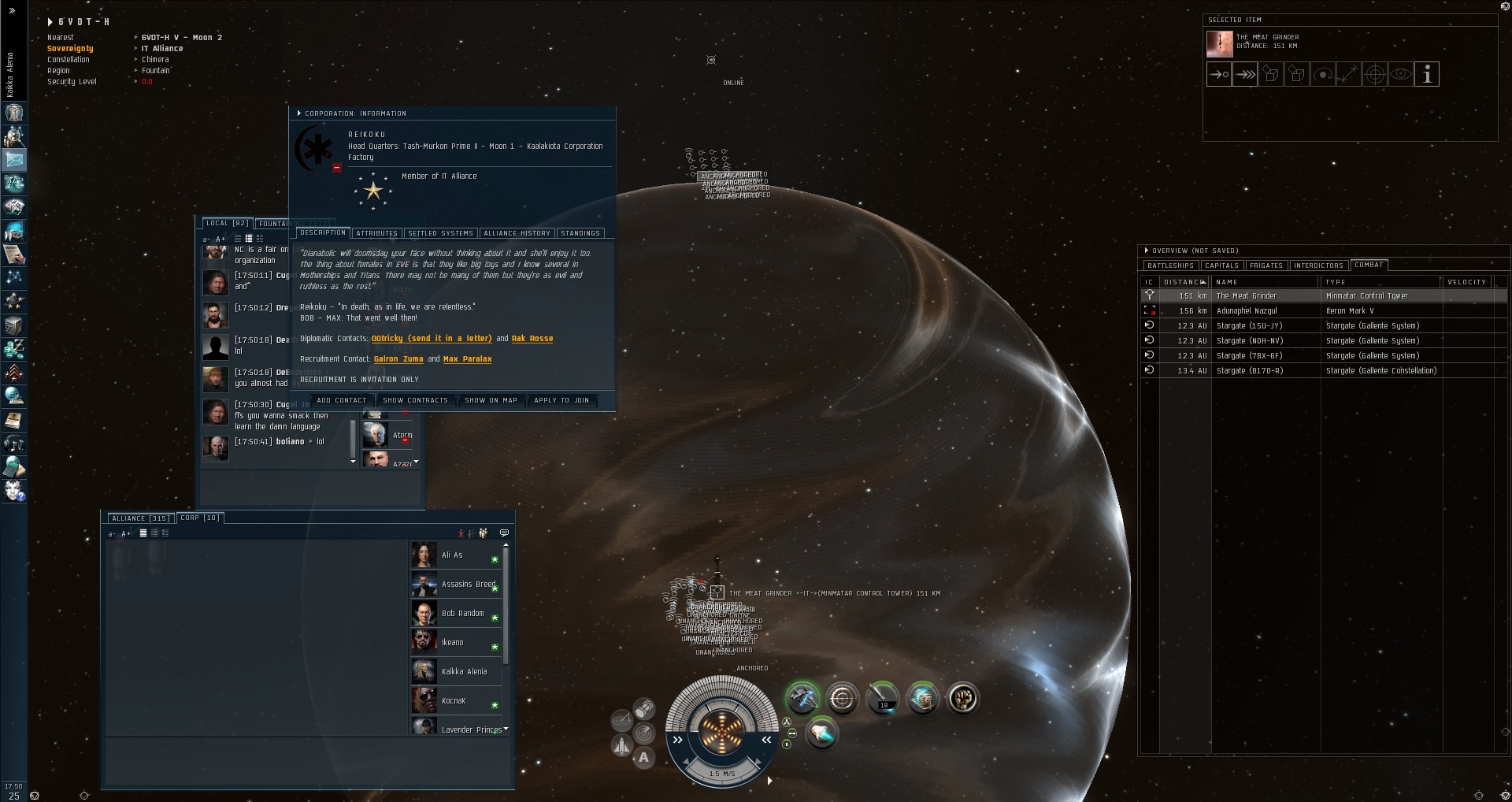This screenshot has width=1512, height=802.
Task: Select the Capitals overview tab
Action: click(1221, 265)
